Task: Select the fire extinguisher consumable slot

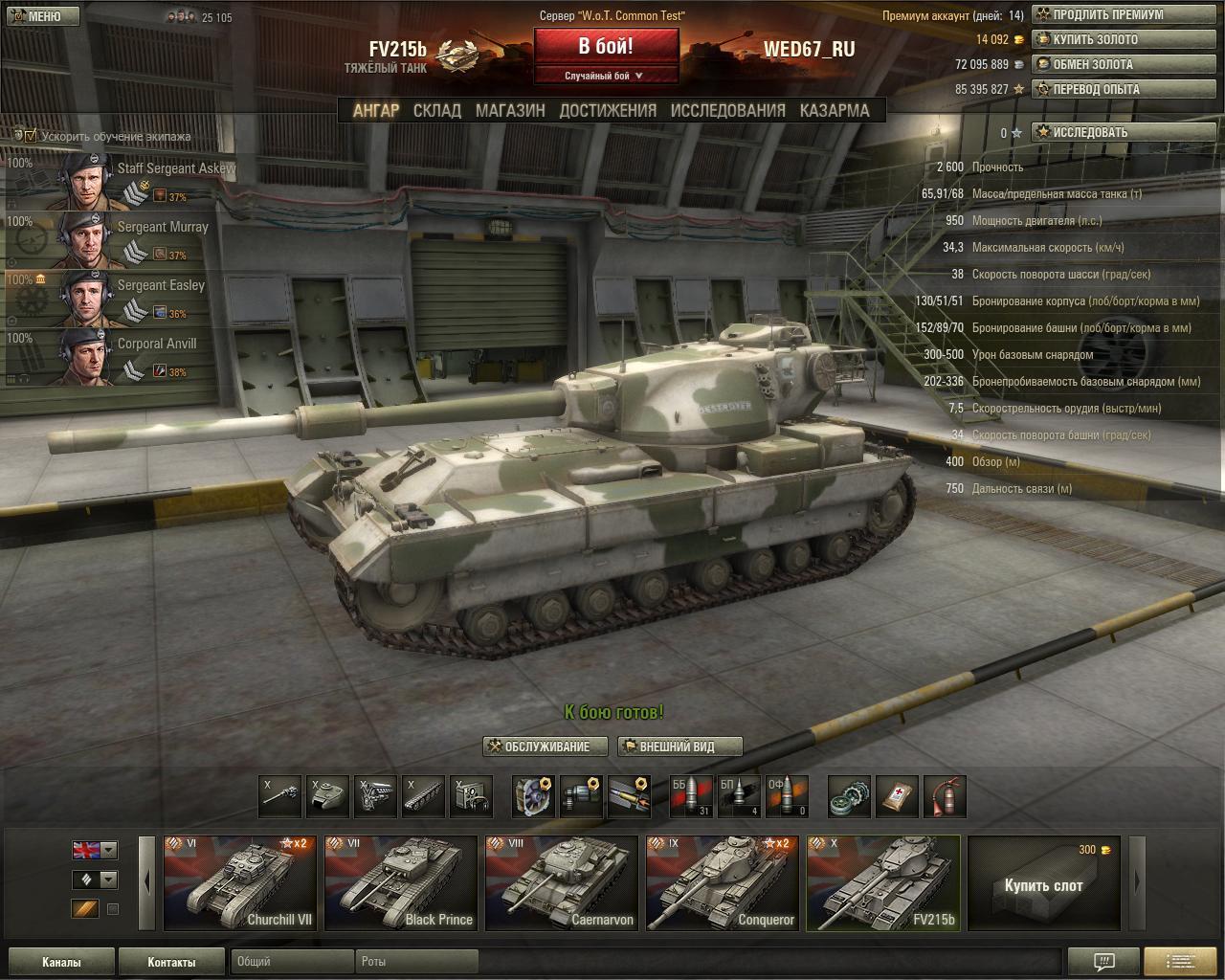Action: click(x=944, y=797)
